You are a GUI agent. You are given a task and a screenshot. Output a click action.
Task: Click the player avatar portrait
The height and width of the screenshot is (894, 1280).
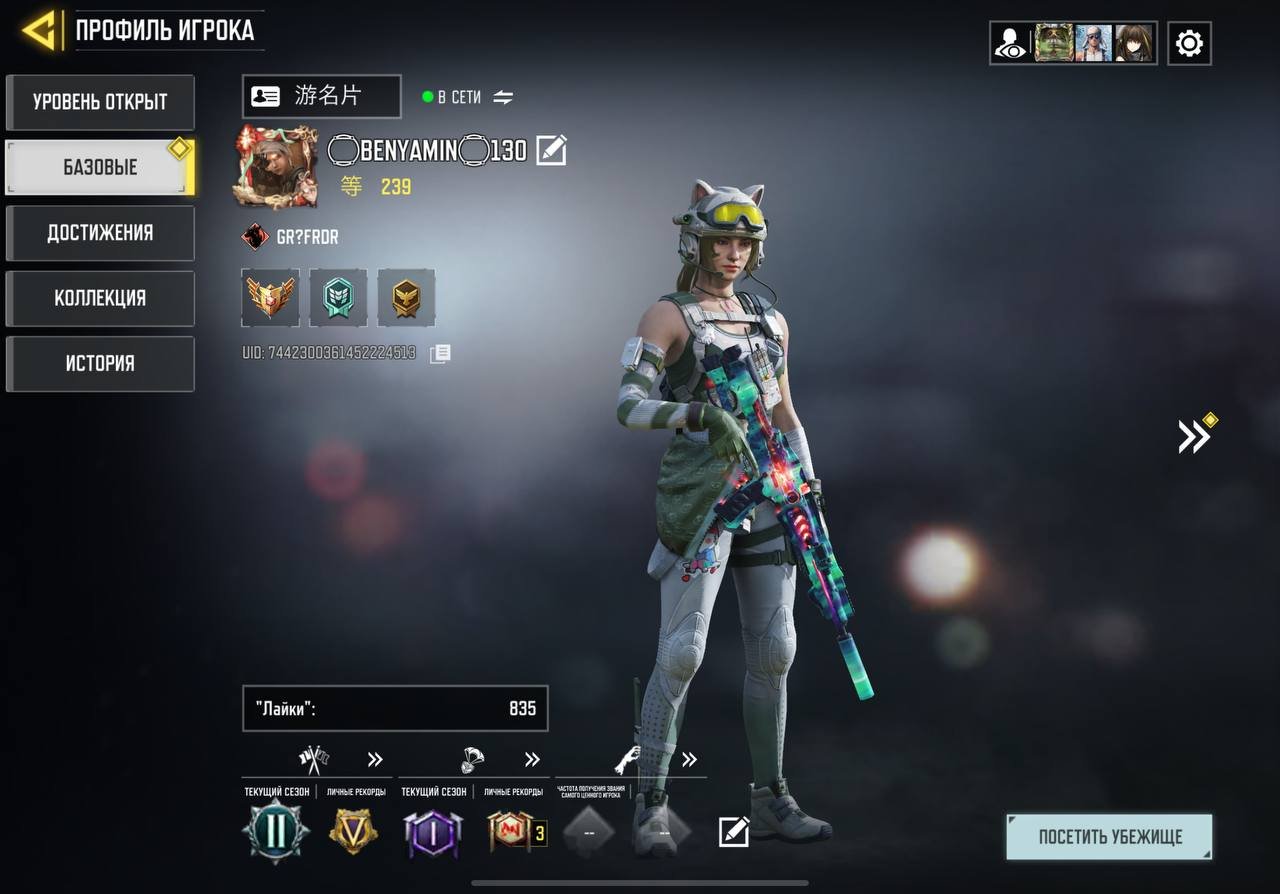coord(275,167)
